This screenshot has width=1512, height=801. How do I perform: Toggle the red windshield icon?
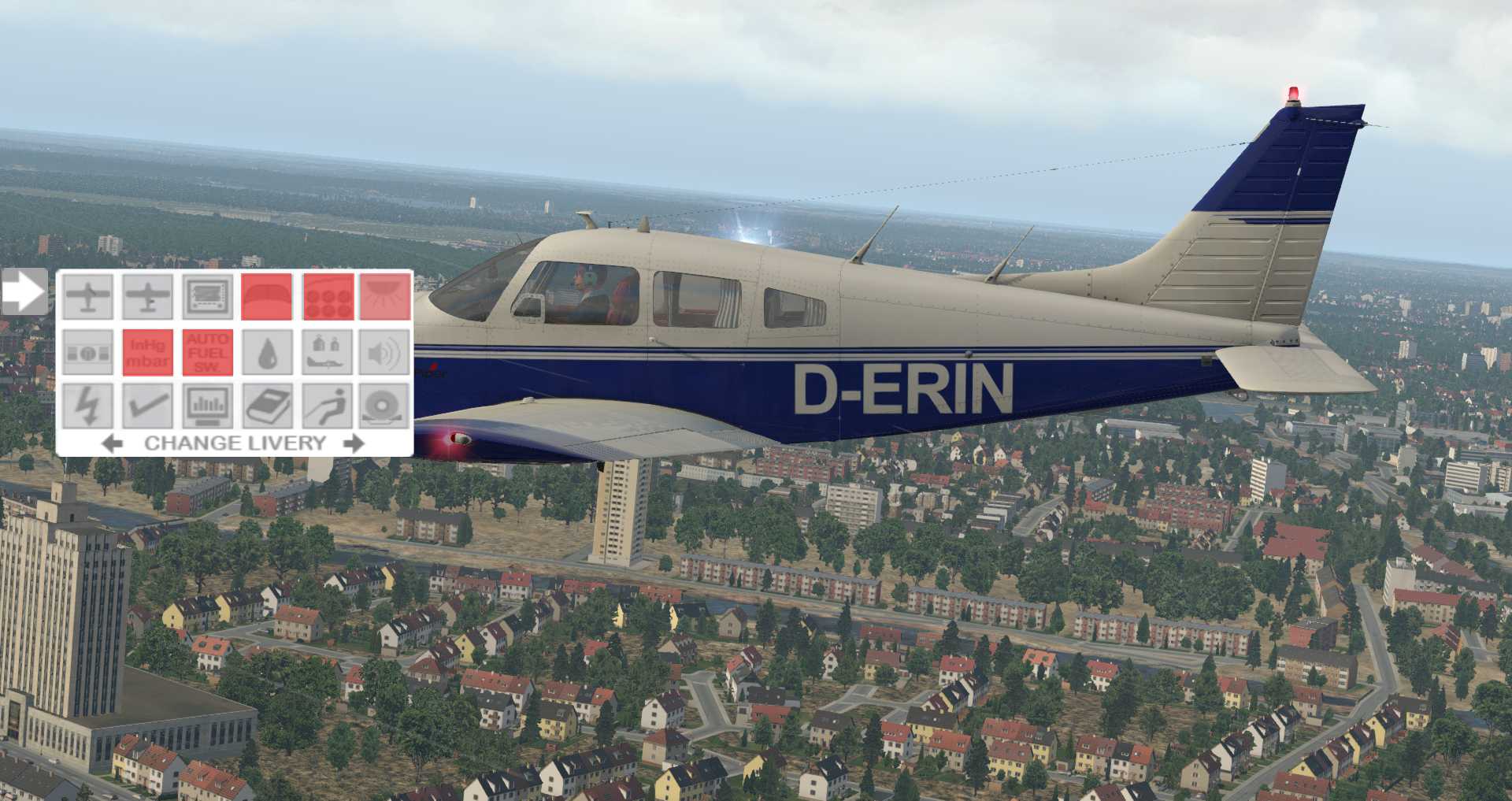click(266, 297)
